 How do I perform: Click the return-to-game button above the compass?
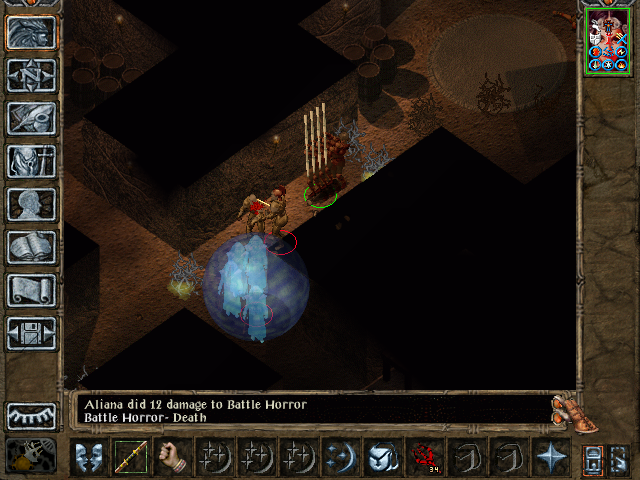(x=31, y=32)
